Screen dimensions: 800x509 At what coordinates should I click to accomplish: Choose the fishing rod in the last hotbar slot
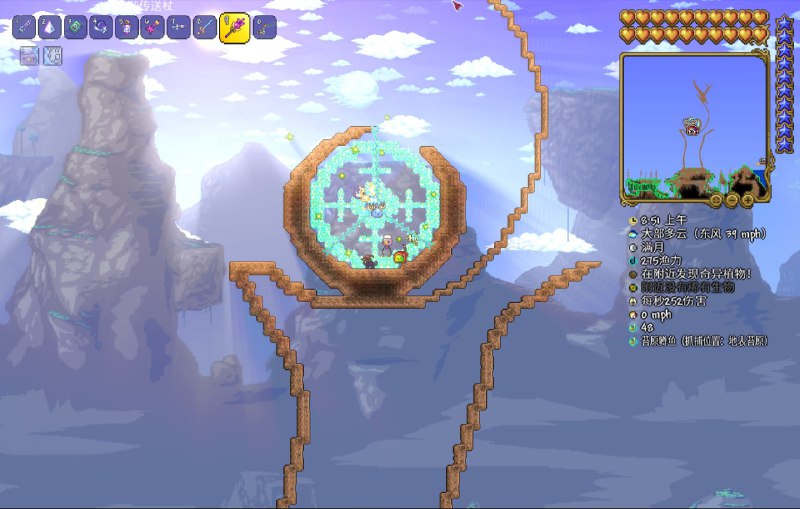click(x=265, y=27)
